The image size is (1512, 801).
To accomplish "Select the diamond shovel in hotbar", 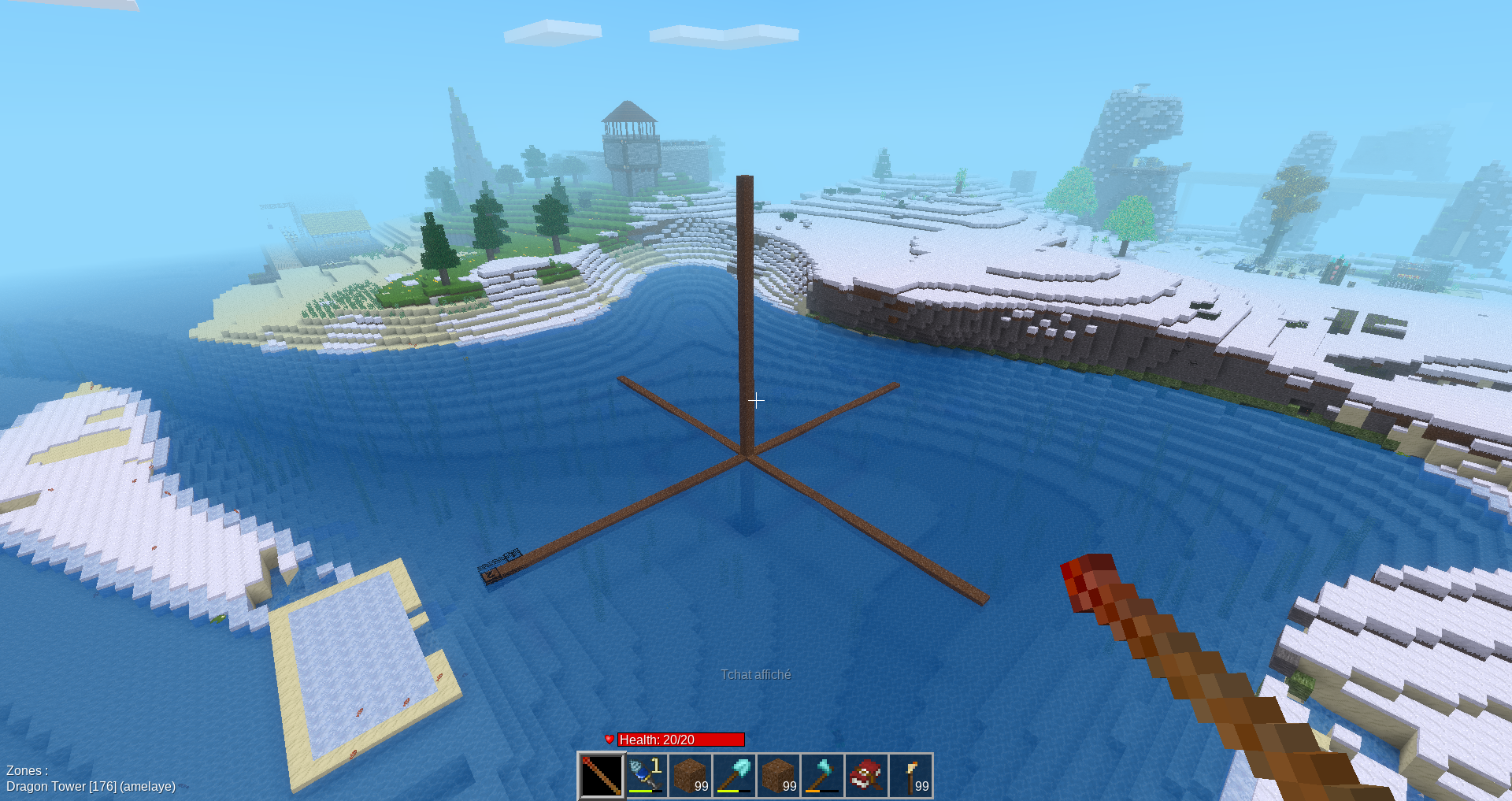I will pyautogui.click(x=734, y=775).
